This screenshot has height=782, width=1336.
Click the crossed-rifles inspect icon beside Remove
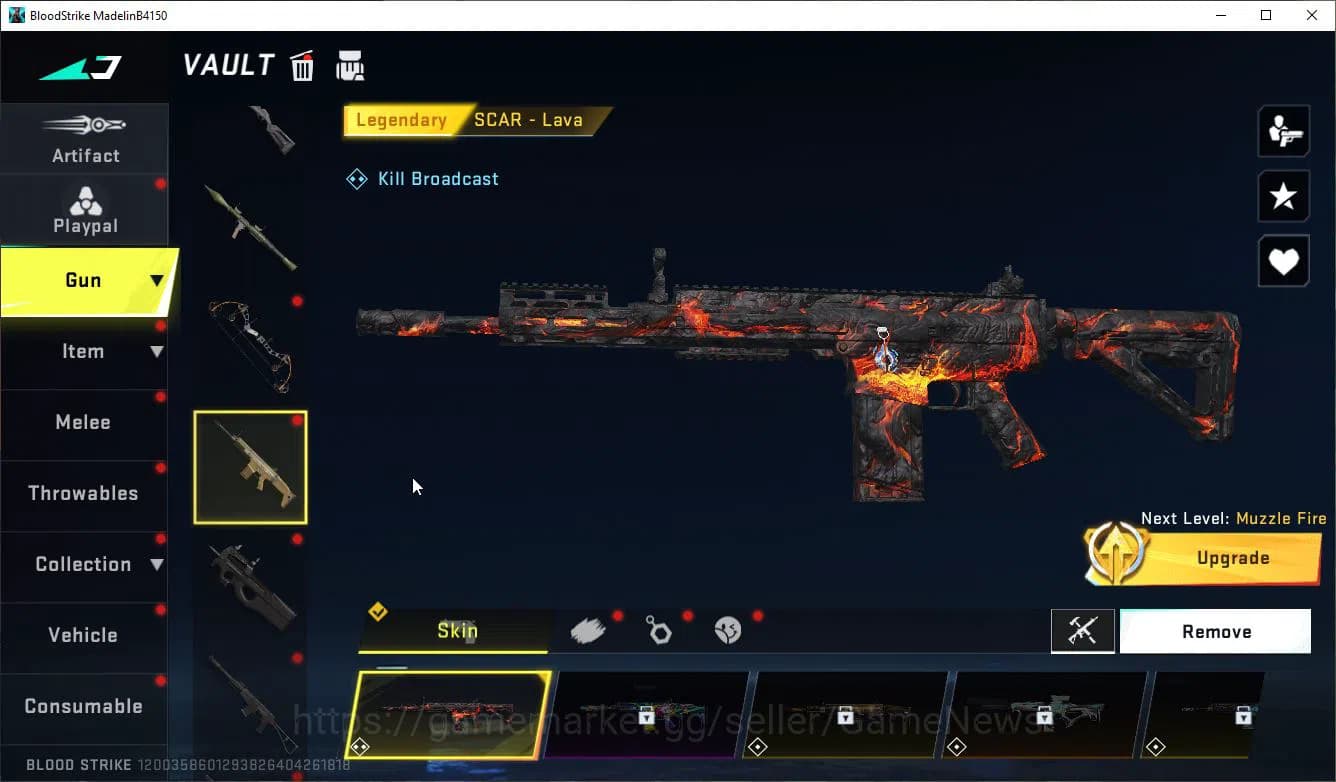(1083, 631)
